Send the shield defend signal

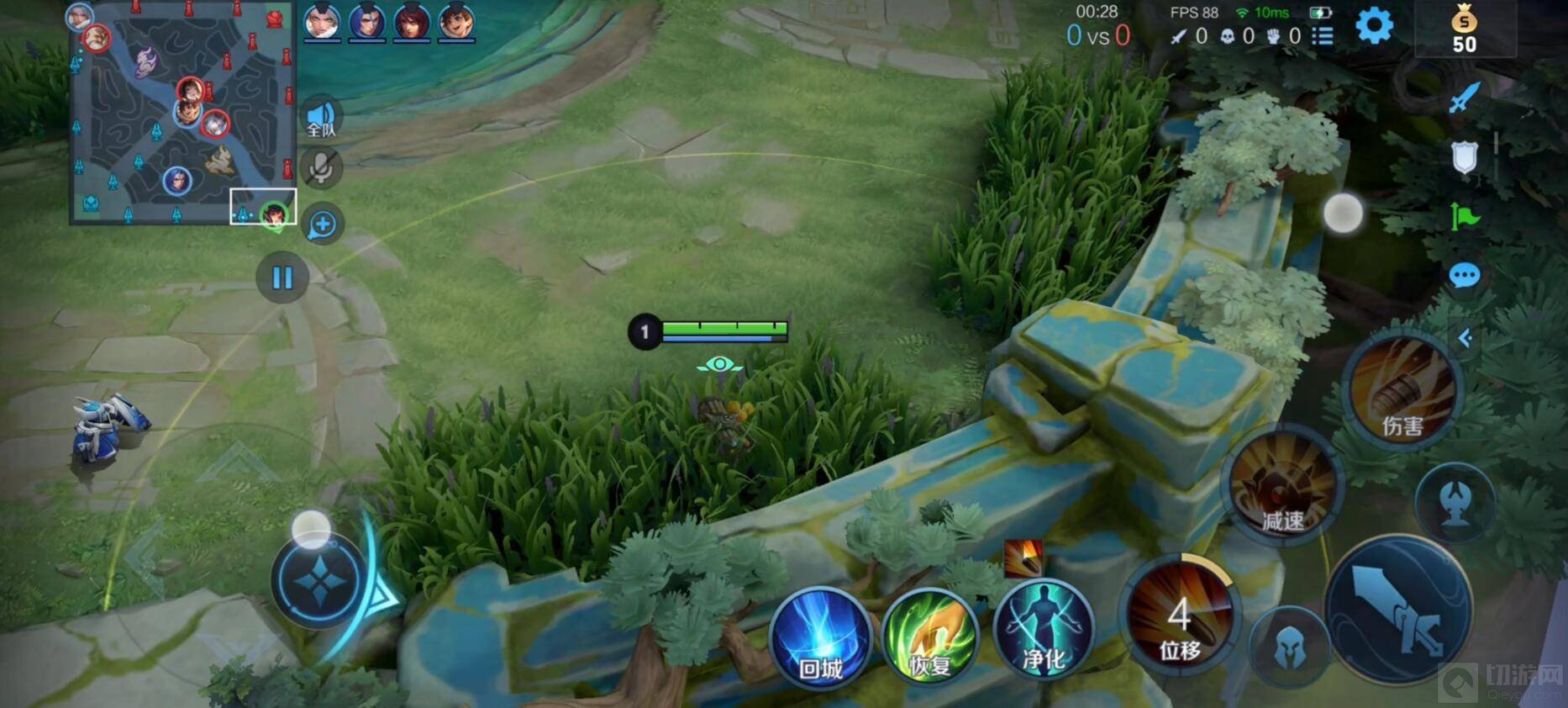tap(1464, 157)
